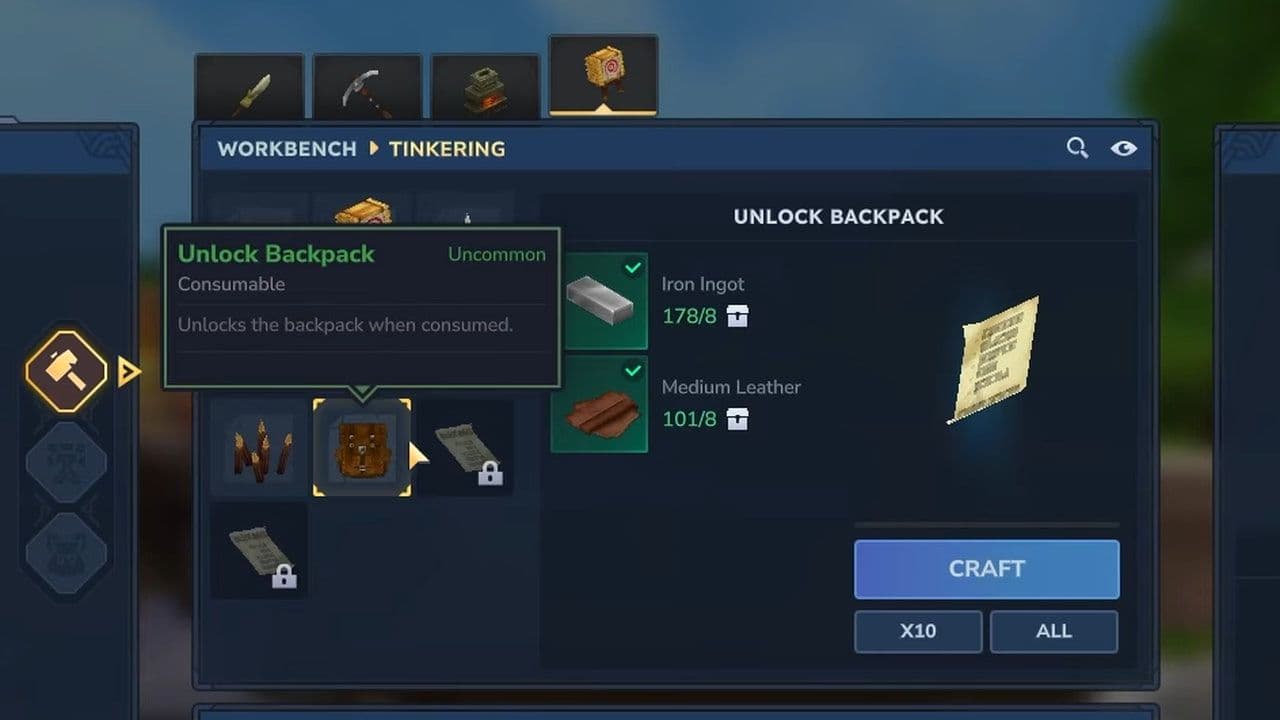Open the recipe search magnifier

click(1077, 149)
